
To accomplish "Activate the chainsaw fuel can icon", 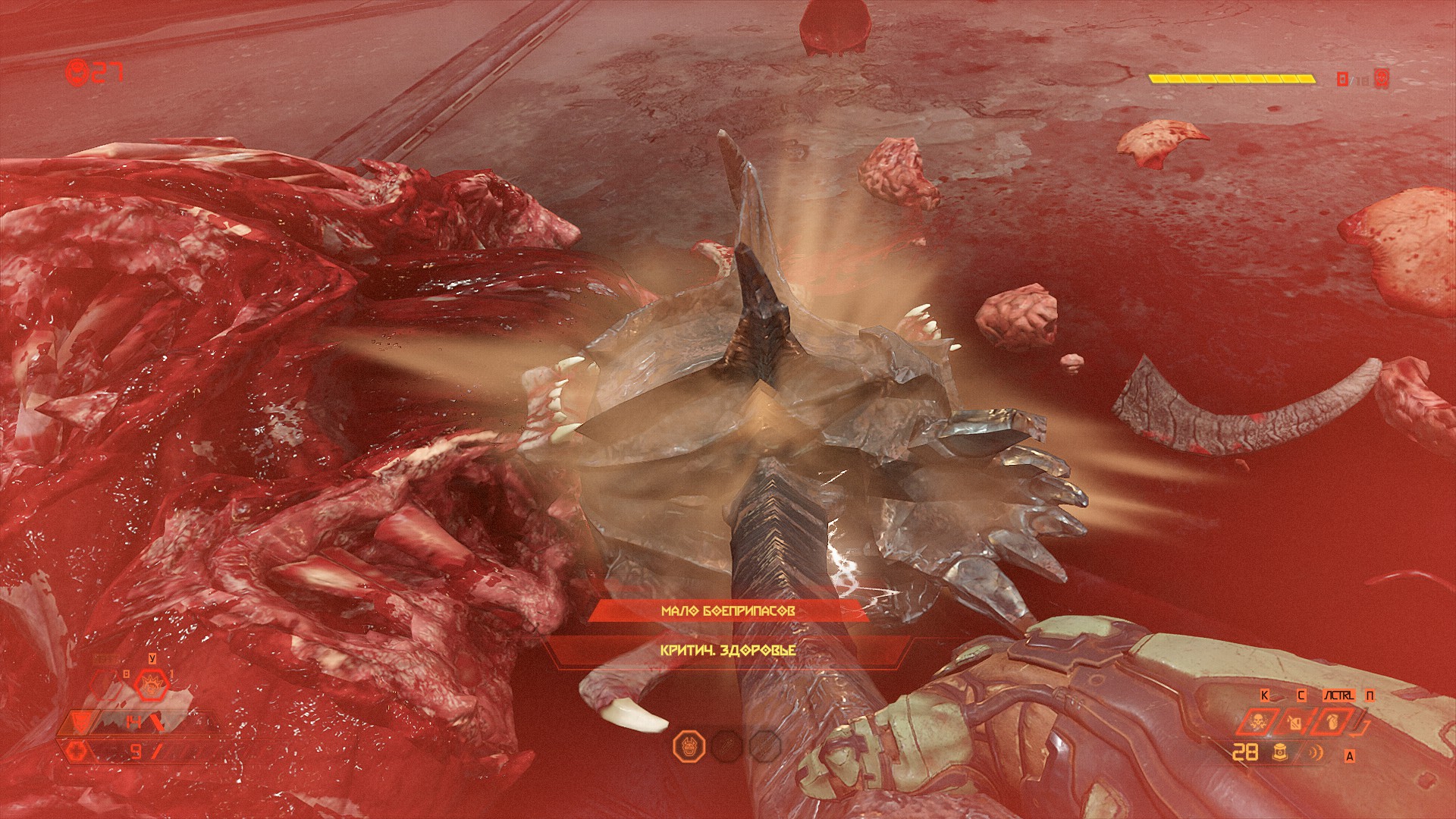I will click(1295, 721).
